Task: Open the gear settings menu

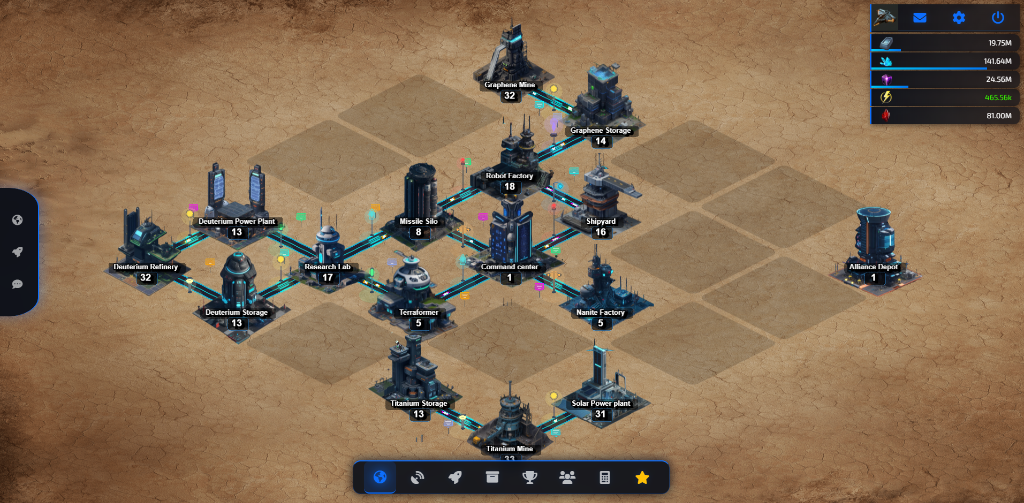Action: coord(958,17)
